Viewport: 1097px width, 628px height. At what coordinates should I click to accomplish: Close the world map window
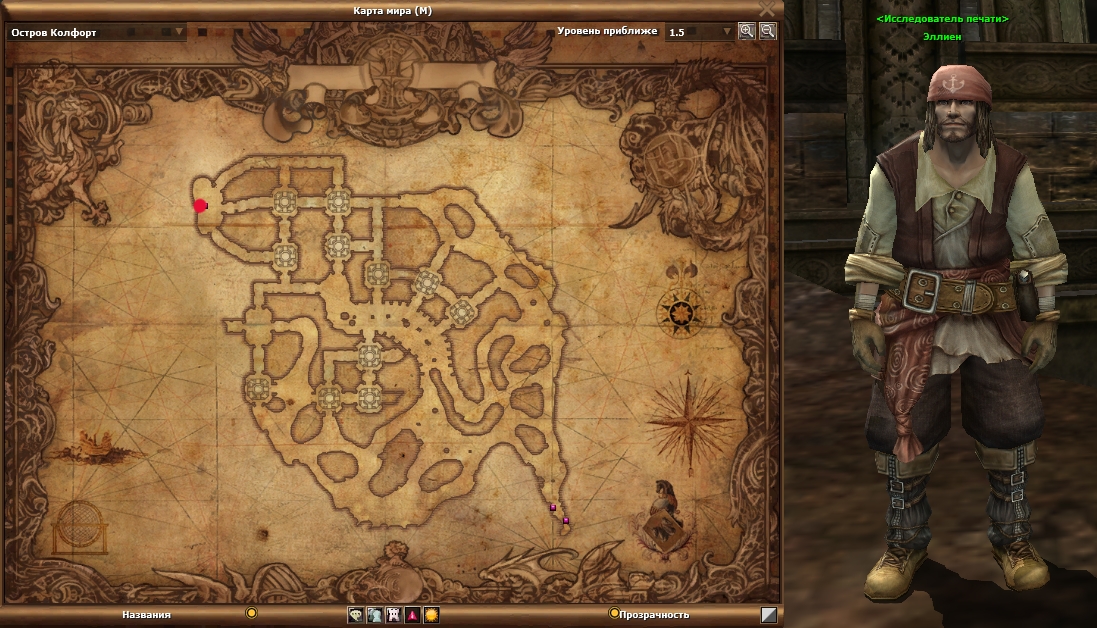(x=767, y=9)
